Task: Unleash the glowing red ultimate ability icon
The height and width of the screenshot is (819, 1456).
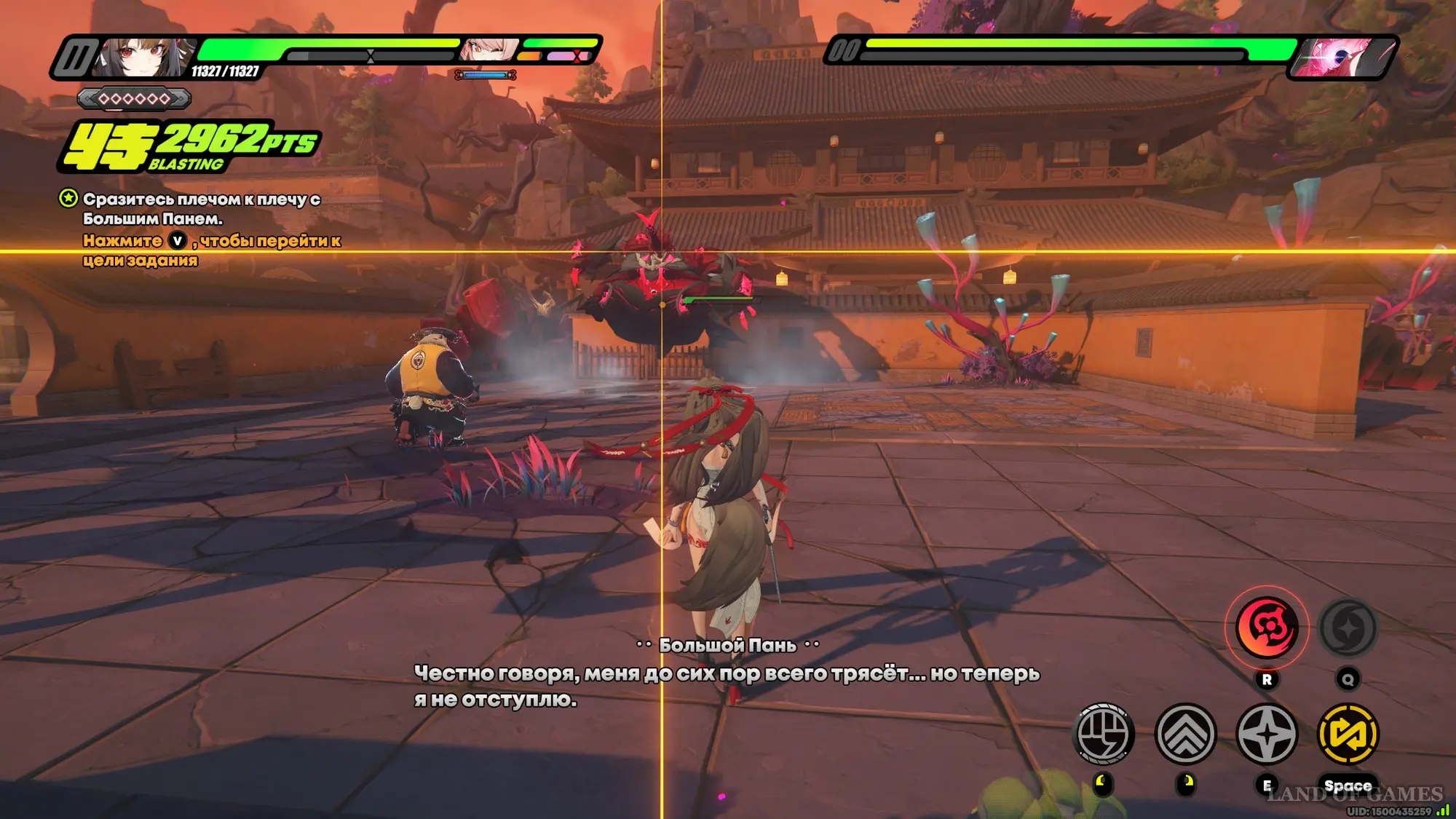Action: [1267, 628]
